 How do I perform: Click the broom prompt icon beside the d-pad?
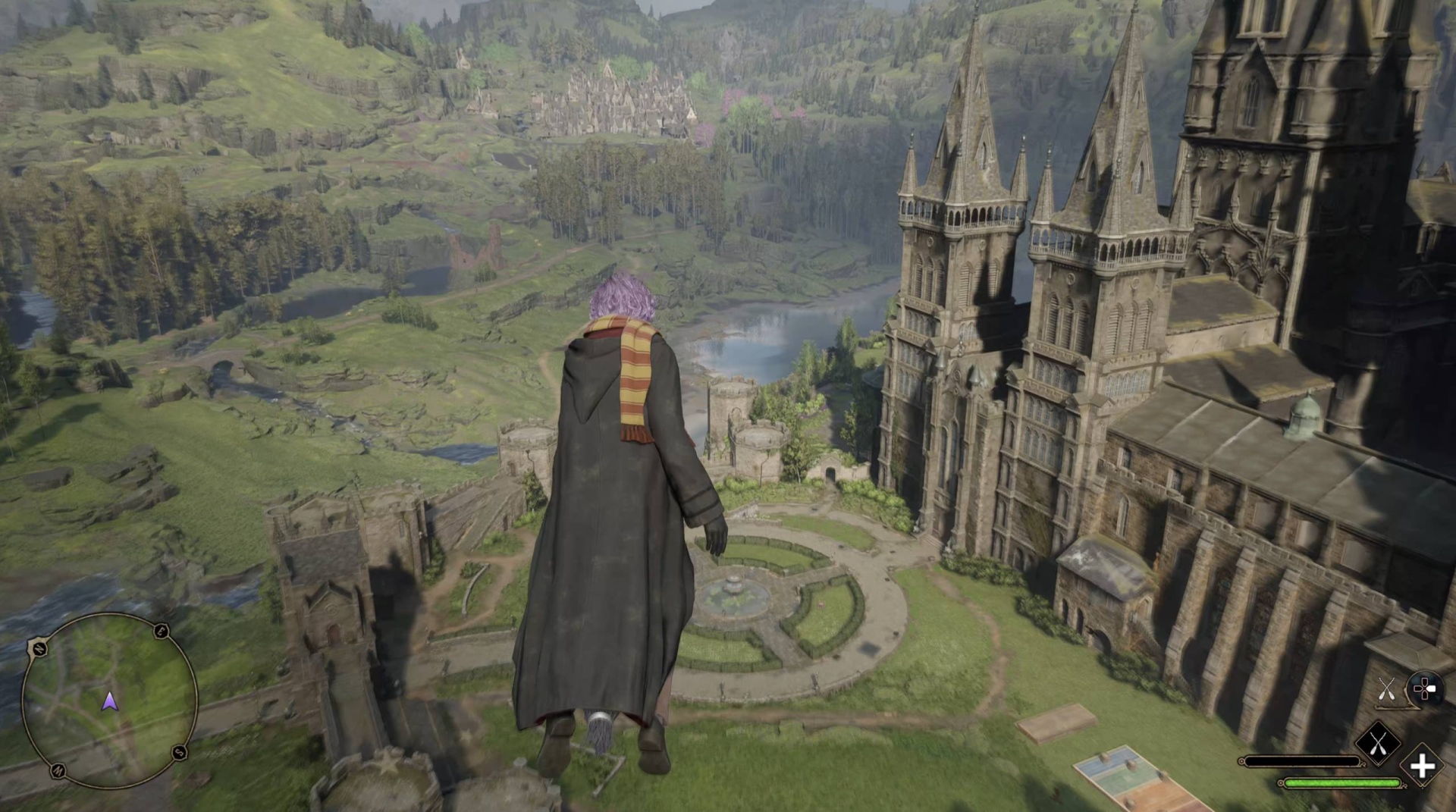point(1386,689)
